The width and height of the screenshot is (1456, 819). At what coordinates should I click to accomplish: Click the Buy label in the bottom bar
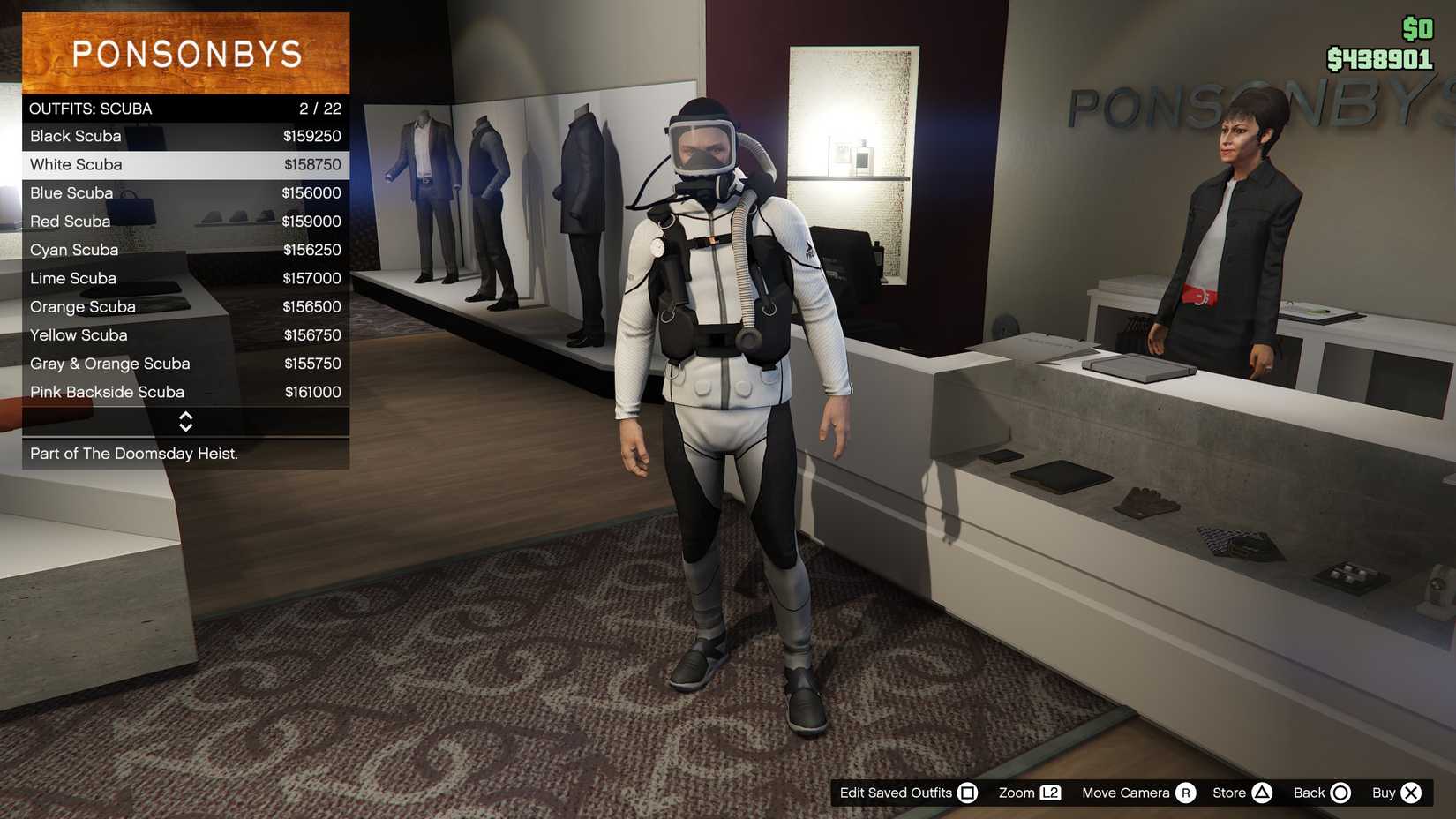pyautogui.click(x=1385, y=793)
